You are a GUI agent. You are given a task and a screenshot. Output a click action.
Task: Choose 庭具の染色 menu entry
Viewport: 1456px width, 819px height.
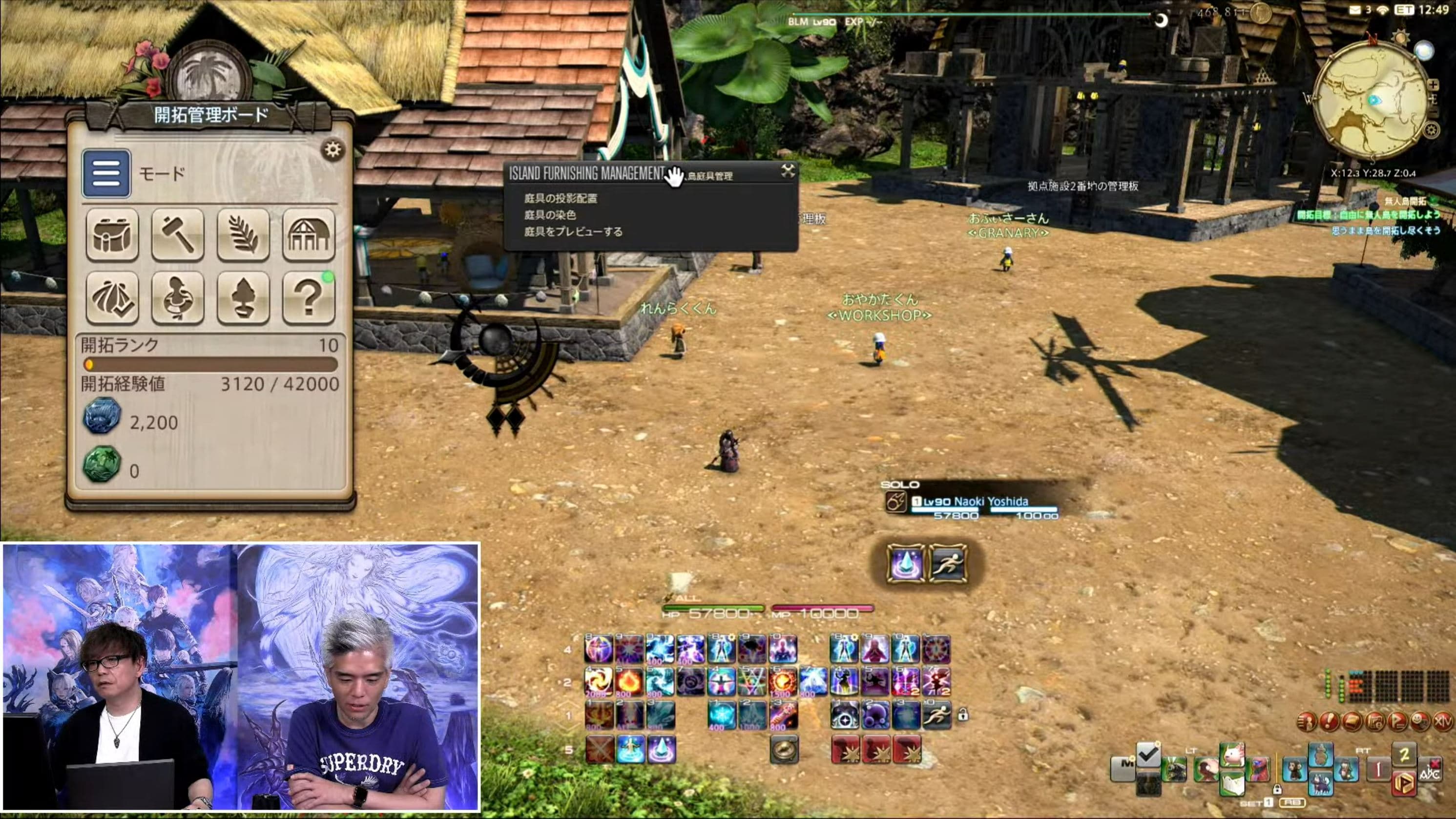point(549,215)
